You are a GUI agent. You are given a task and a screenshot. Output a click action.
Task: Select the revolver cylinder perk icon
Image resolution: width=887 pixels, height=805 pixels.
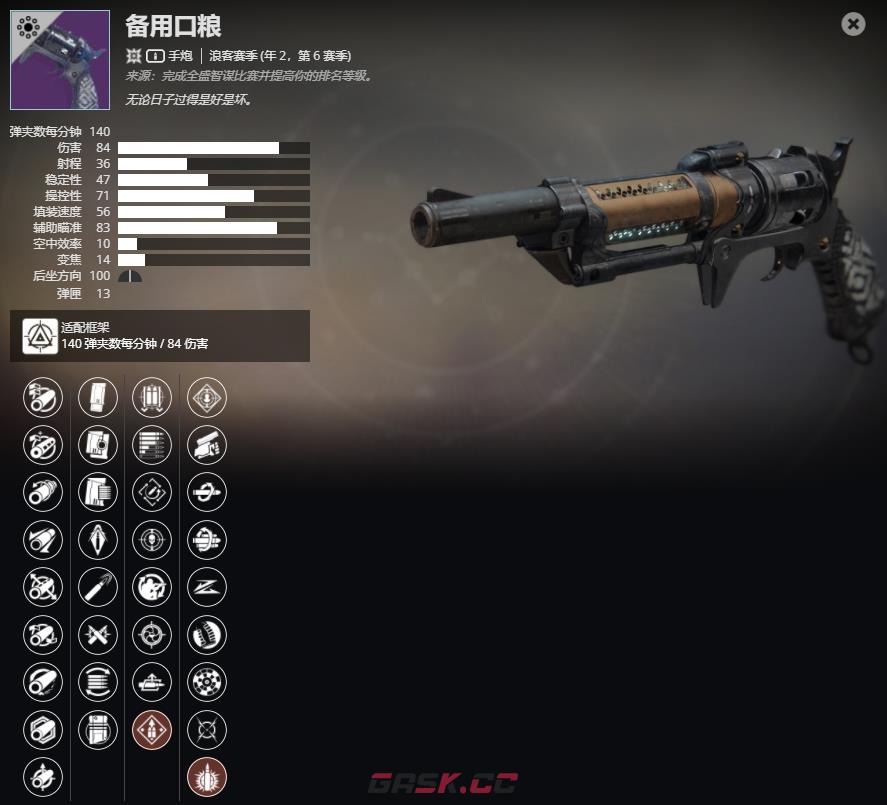[207, 682]
